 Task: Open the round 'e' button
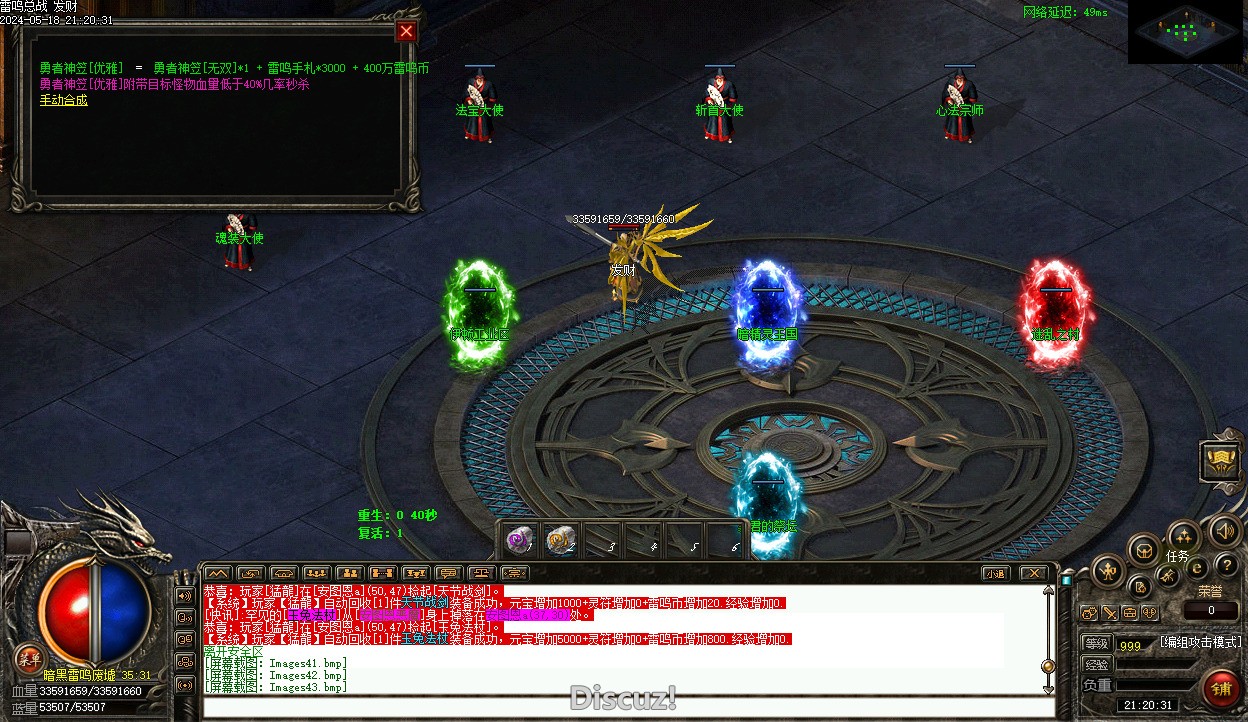(x=1197, y=567)
